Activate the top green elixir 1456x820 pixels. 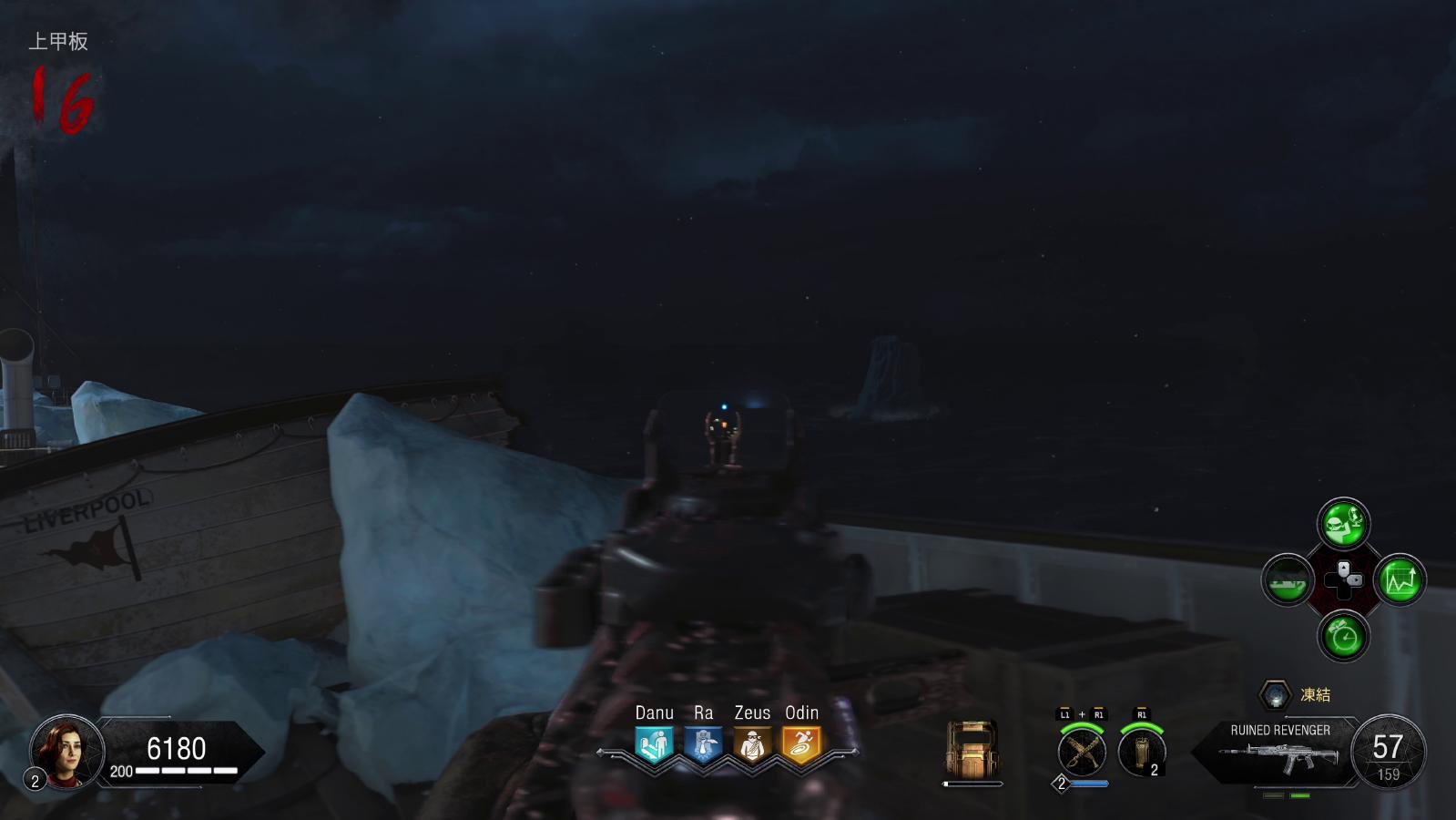[1343, 523]
